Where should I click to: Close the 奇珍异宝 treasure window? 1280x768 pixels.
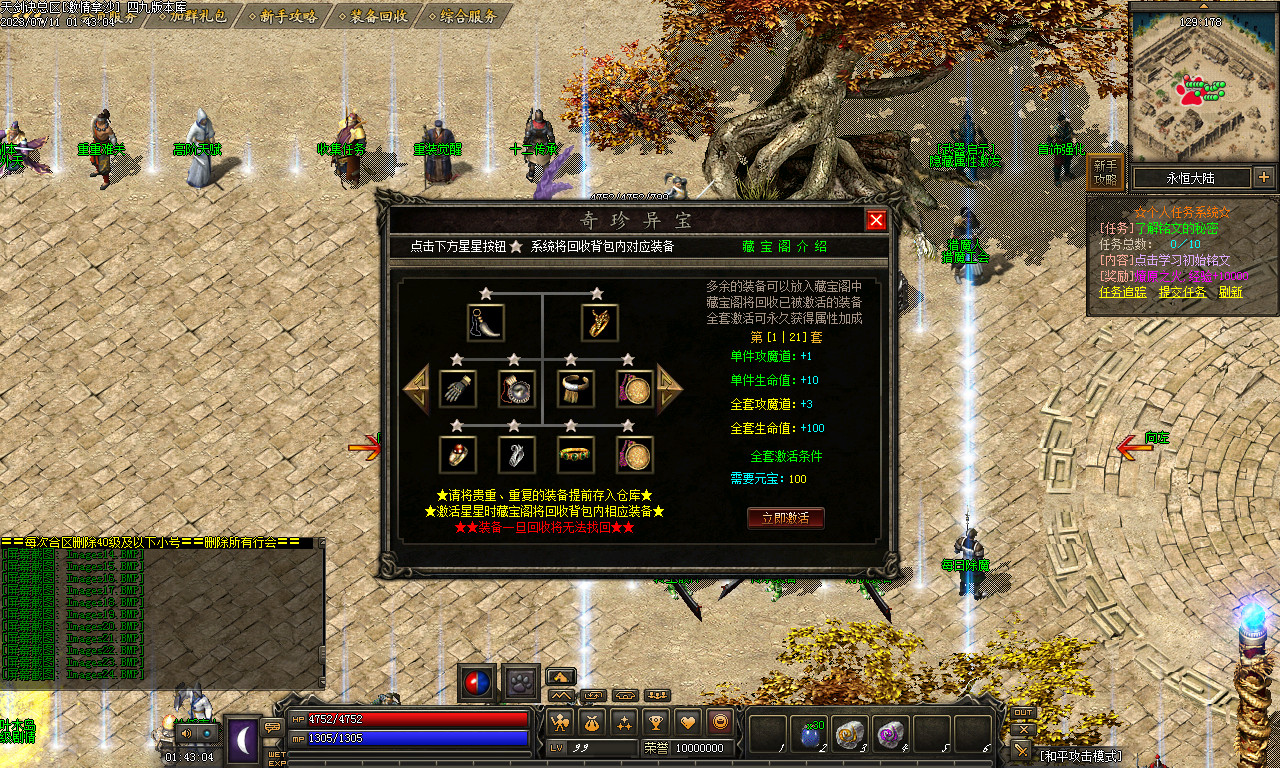[876, 221]
